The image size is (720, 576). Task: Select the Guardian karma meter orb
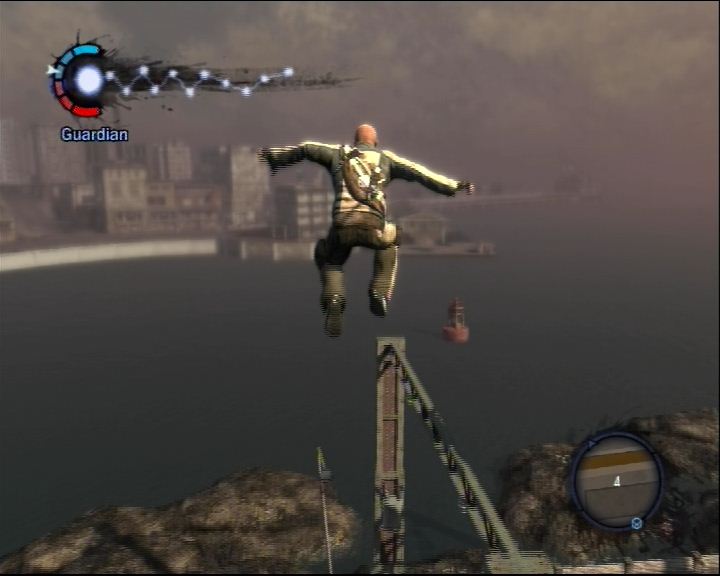[88, 80]
